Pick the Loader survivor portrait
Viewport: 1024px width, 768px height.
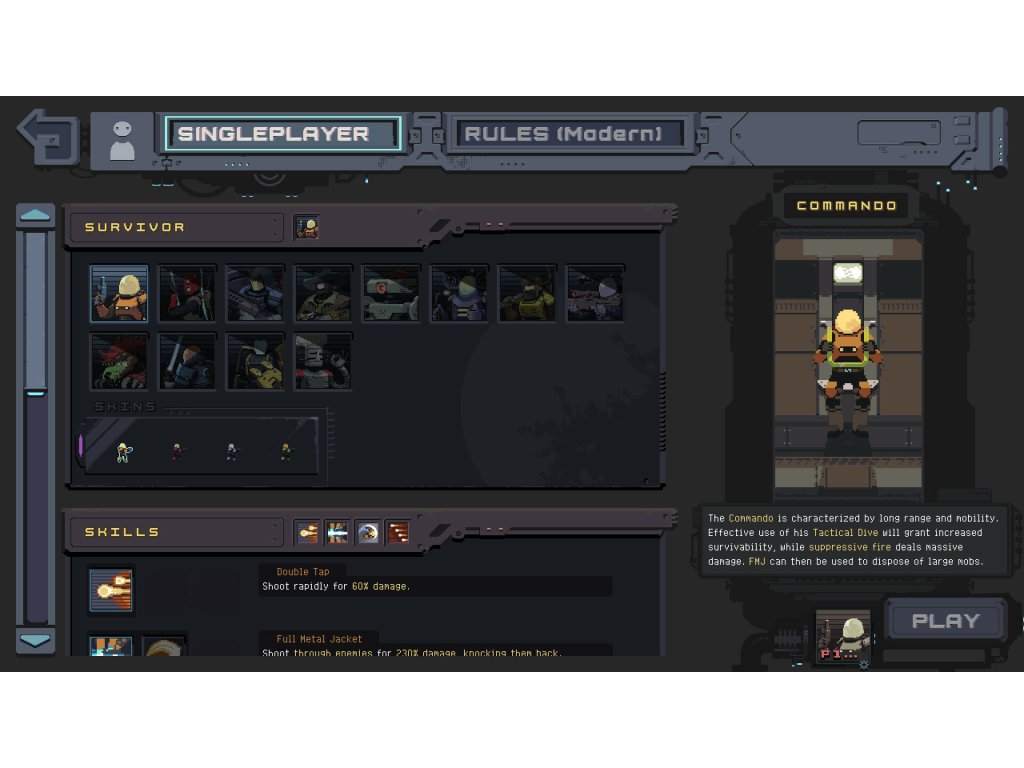coord(255,361)
